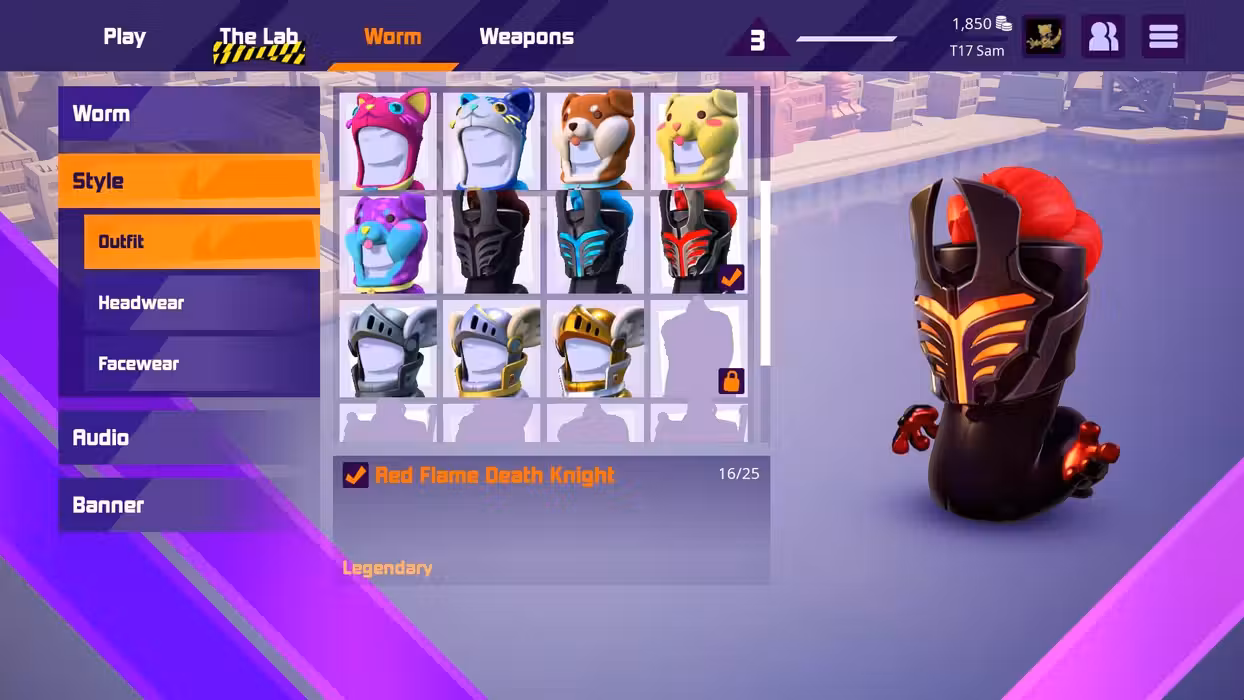Open the Headwear subcategory
The height and width of the screenshot is (700, 1244).
click(x=201, y=303)
